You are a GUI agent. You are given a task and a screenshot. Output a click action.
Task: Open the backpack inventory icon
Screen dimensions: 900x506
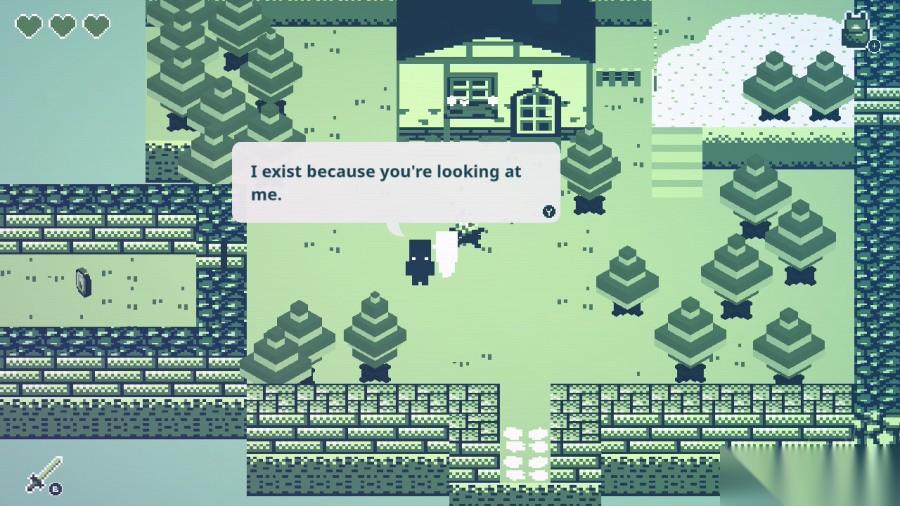(x=855, y=31)
